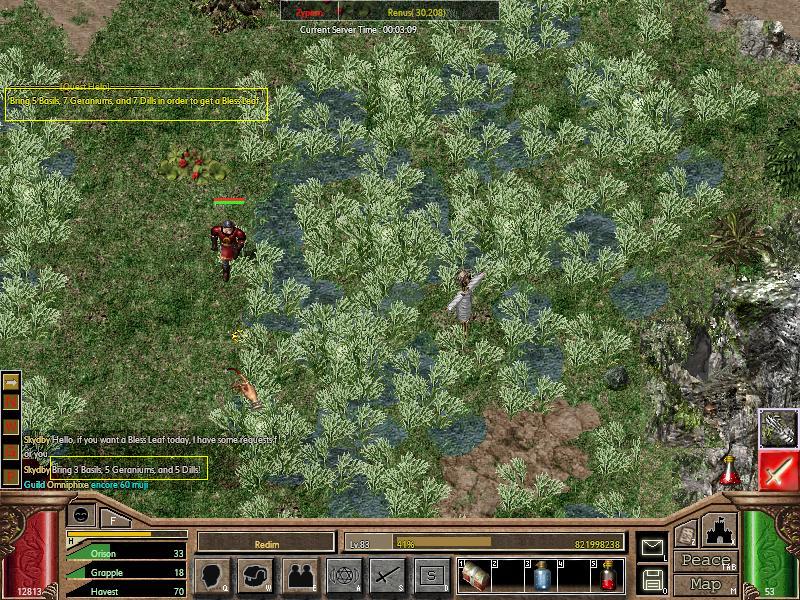This screenshot has width=800, height=600.
Task: Use the blue potion in the hotbar
Action: tap(540, 575)
